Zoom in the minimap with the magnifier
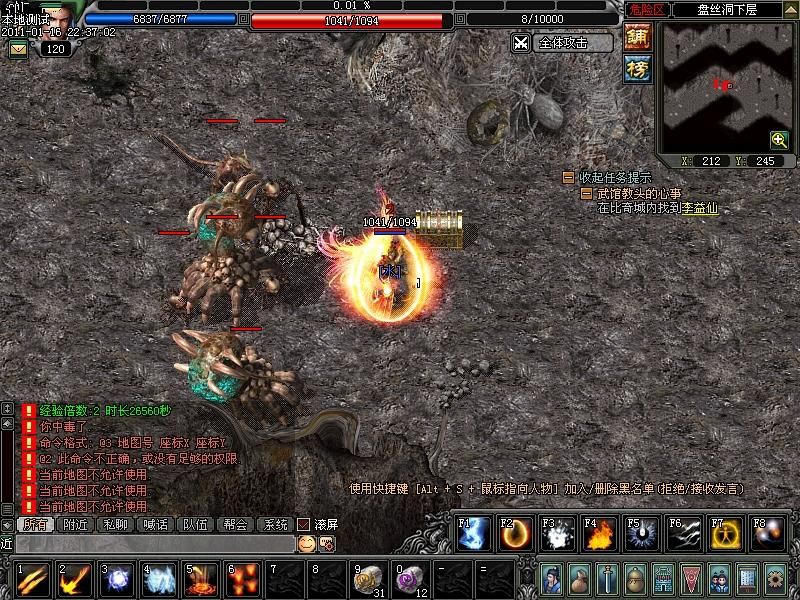Screen dimensions: 800x600 778,140
